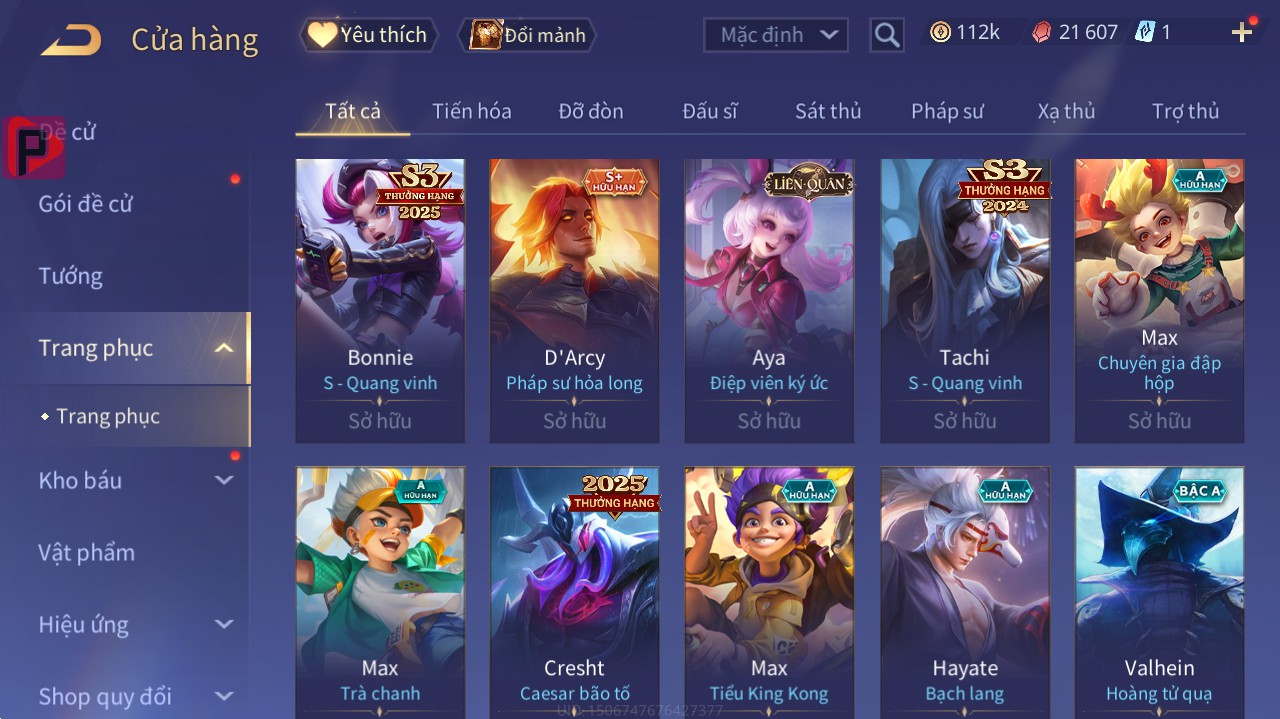The width and height of the screenshot is (1280, 719).
Task: Show the Đấu sĩ skins tab
Action: 710,111
